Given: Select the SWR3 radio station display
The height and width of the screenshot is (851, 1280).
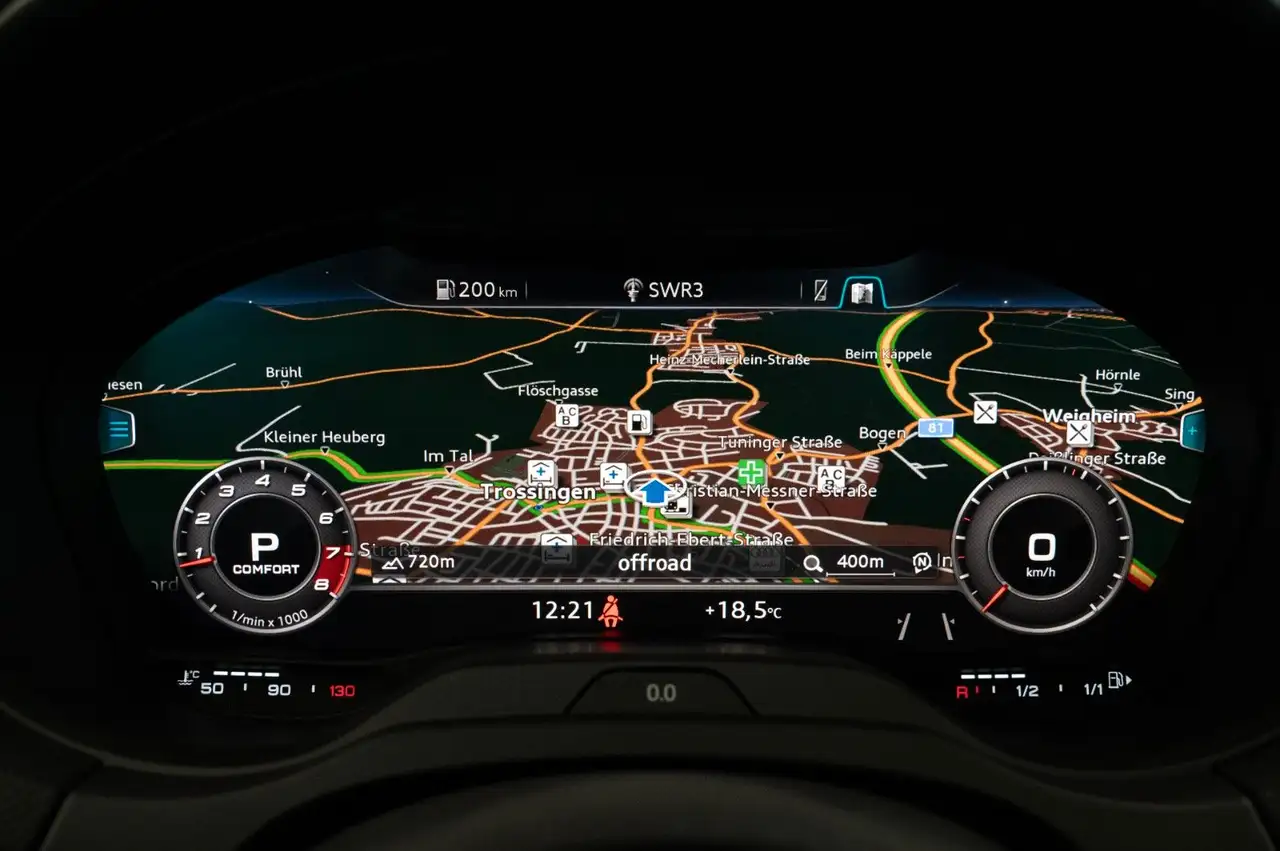Looking at the screenshot, I should pos(664,290).
